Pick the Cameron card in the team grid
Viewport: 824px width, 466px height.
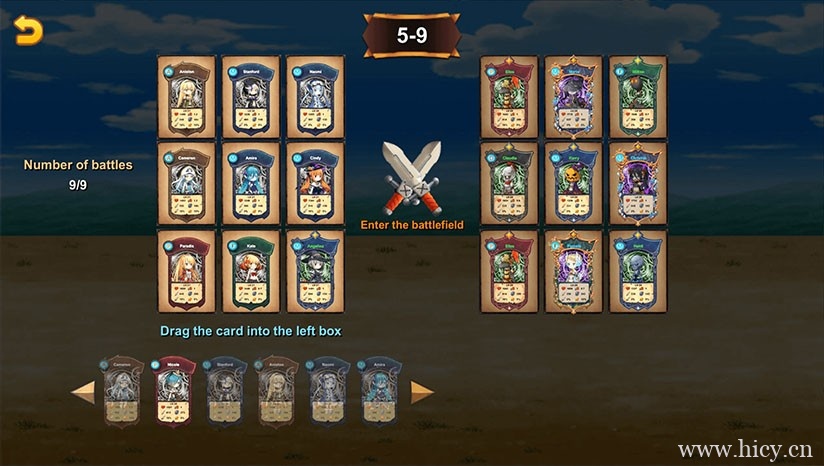[187, 183]
